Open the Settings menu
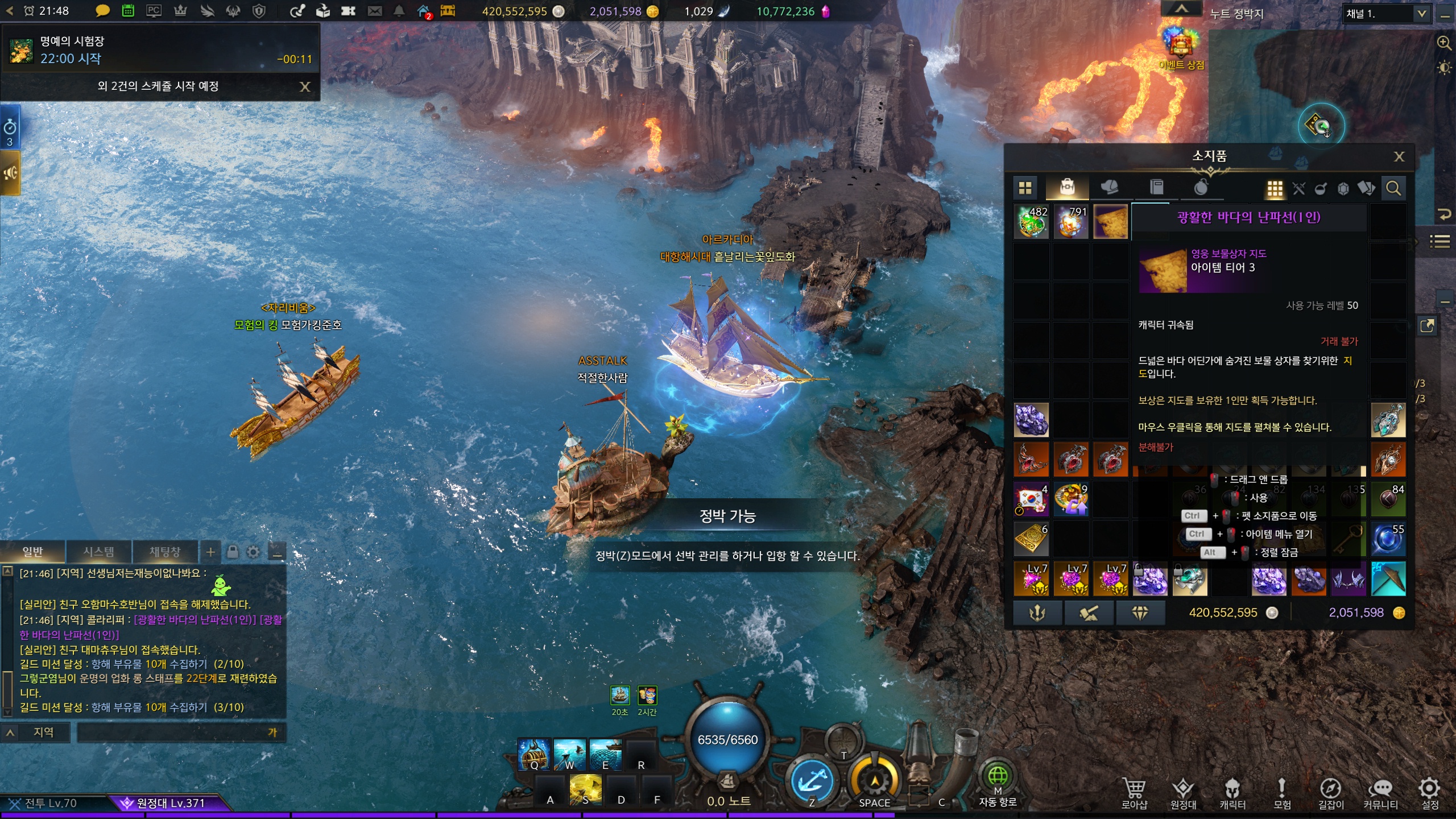1456x819 pixels. tap(1429, 792)
